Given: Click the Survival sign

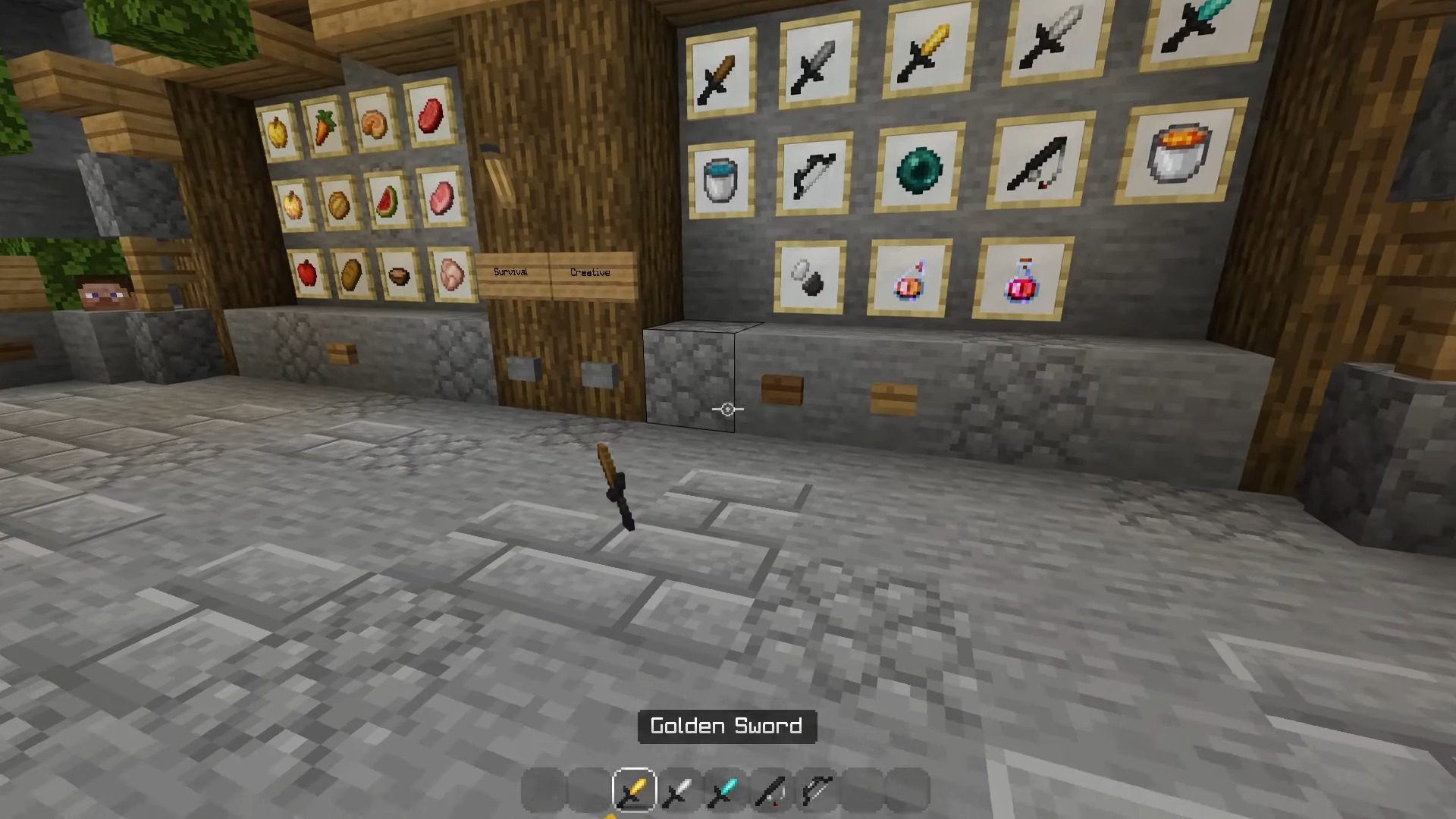Looking at the screenshot, I should pyautogui.click(x=512, y=271).
